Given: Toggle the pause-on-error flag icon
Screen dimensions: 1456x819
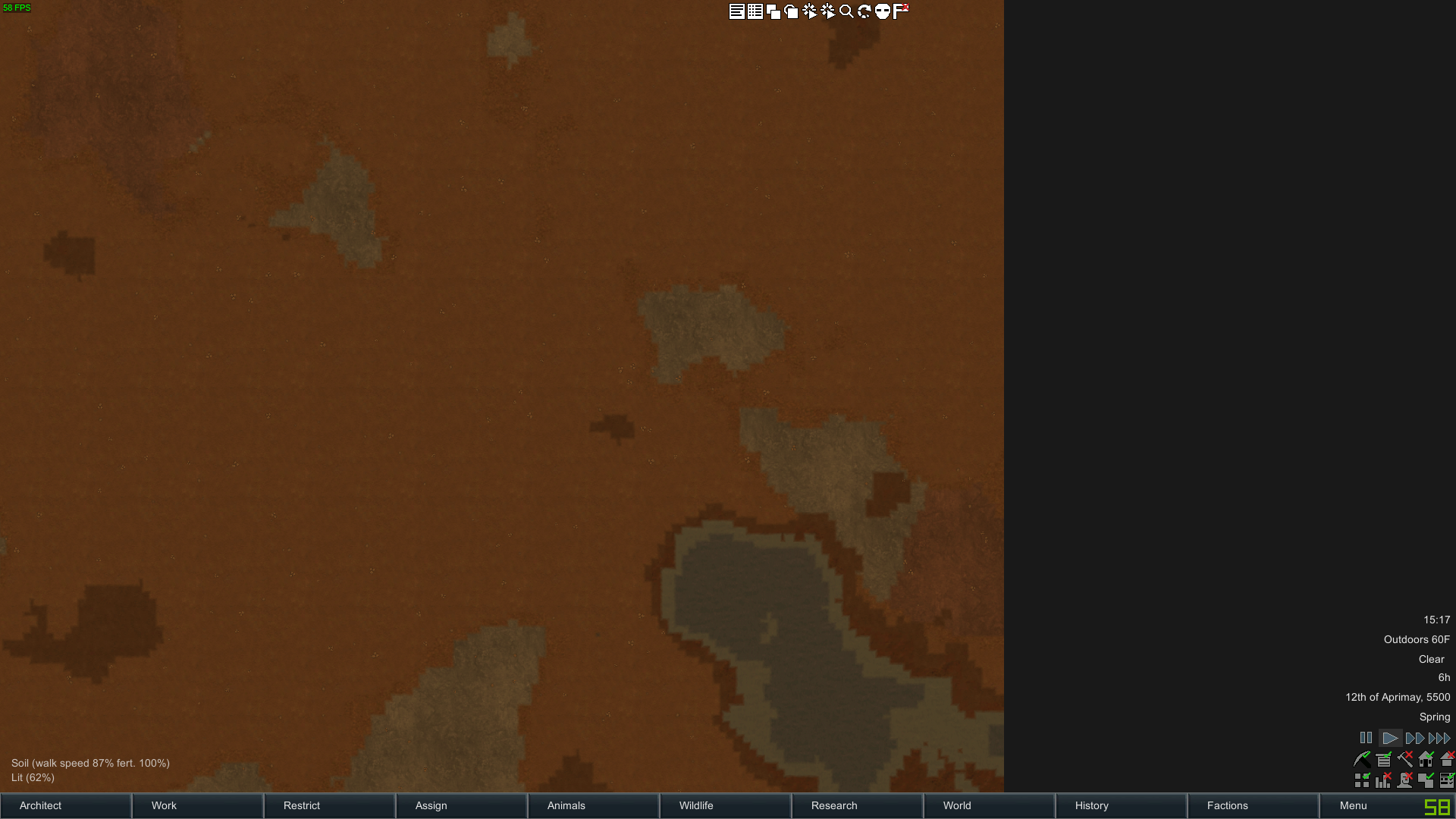Looking at the screenshot, I should pos(900,11).
